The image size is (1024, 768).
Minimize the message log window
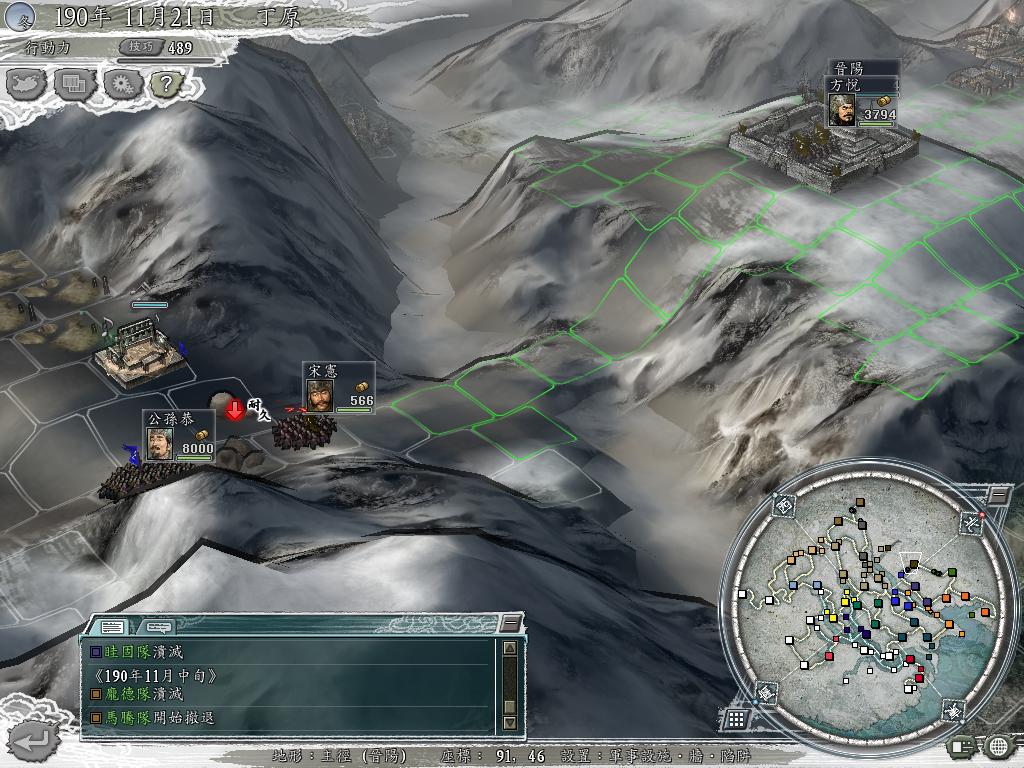coord(511,625)
